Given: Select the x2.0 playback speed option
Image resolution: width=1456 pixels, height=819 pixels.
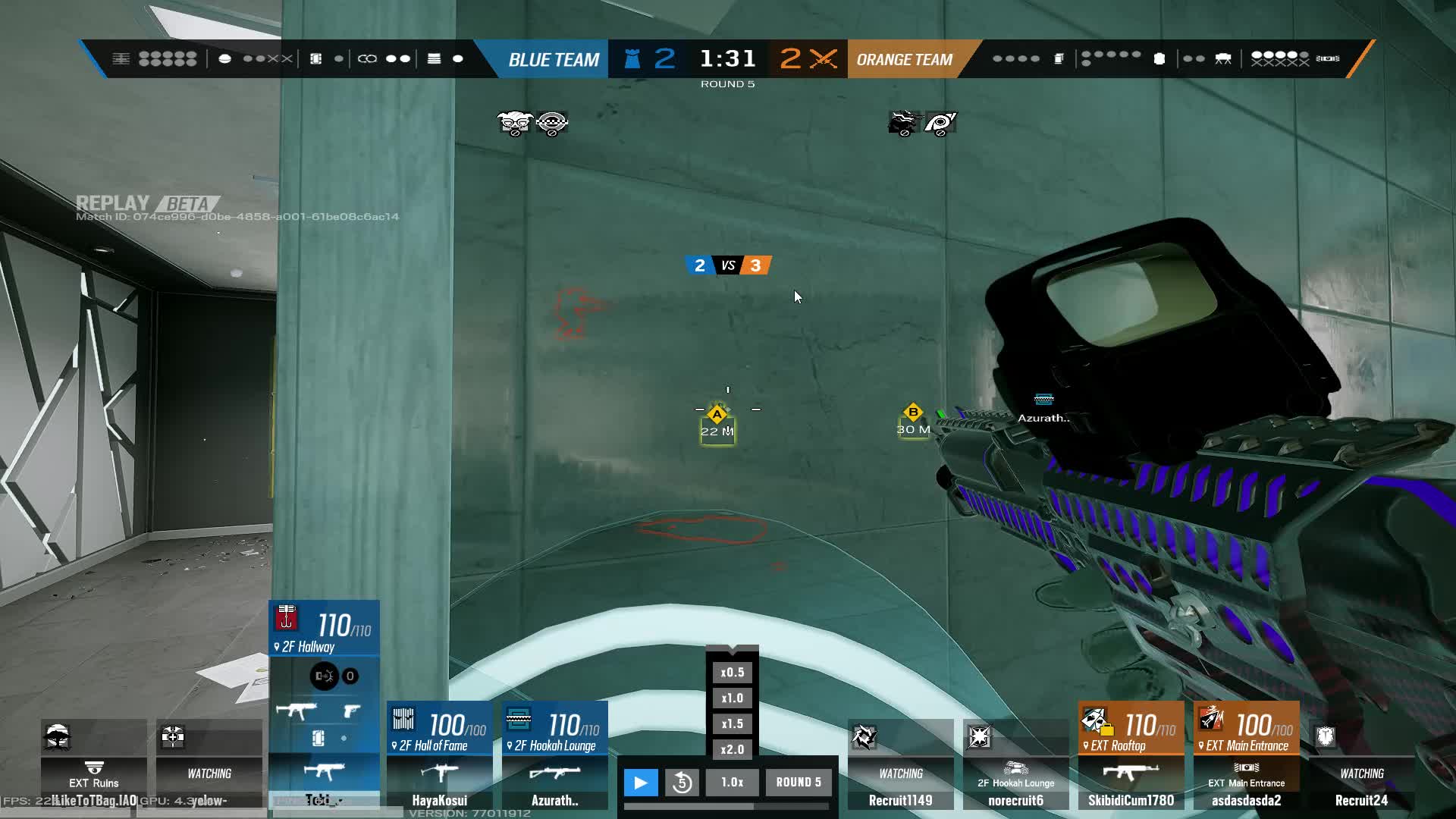Looking at the screenshot, I should (731, 749).
